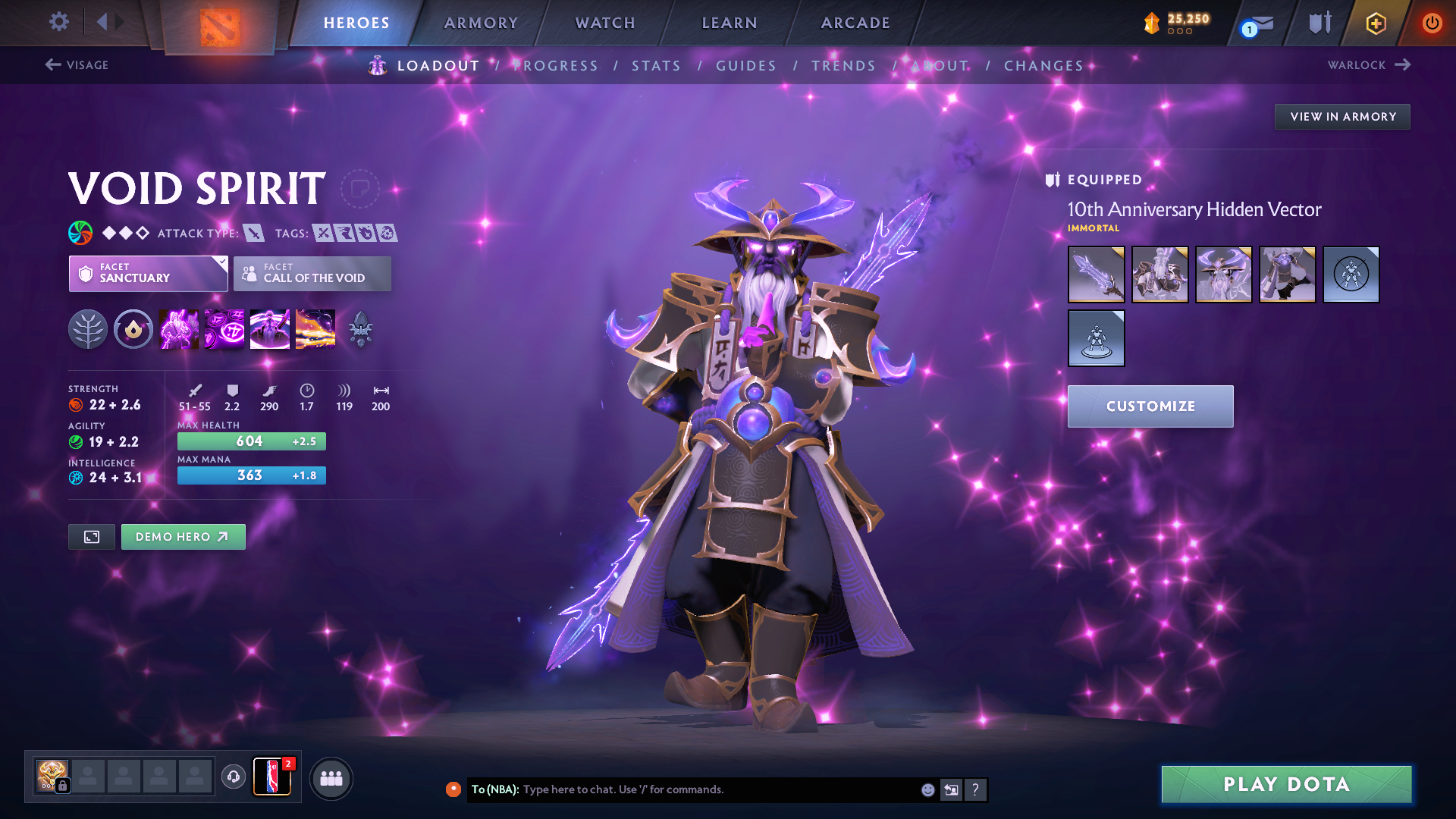
Task: Open the Astral Step ability icon
Action: click(315, 328)
